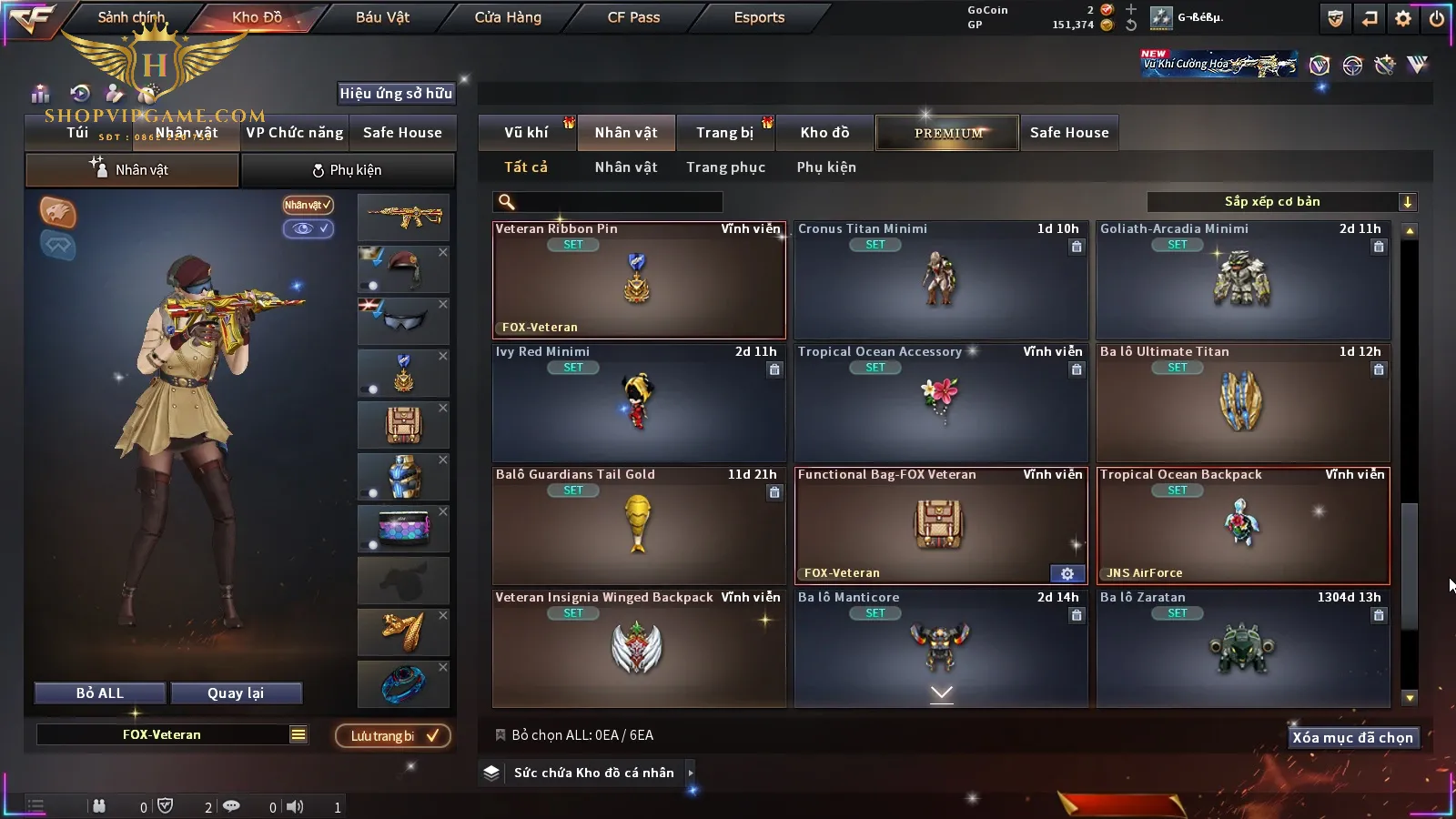Click Xóa mục đã chọn button
Screen dimensions: 1456x819
(x=1352, y=738)
